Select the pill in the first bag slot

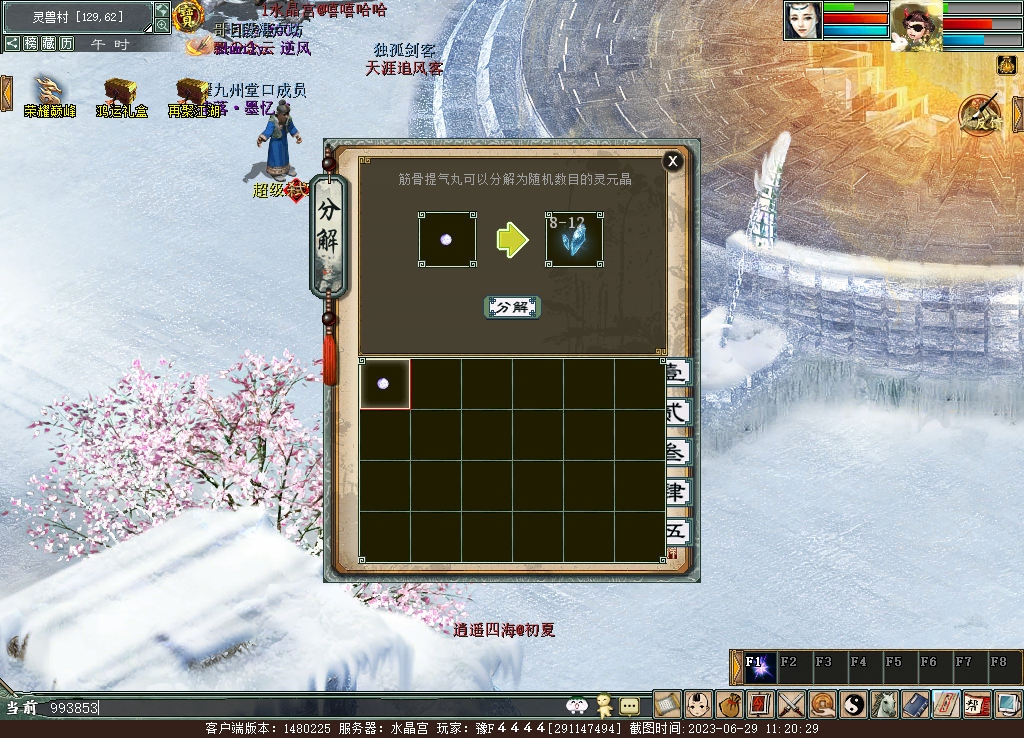click(x=384, y=384)
